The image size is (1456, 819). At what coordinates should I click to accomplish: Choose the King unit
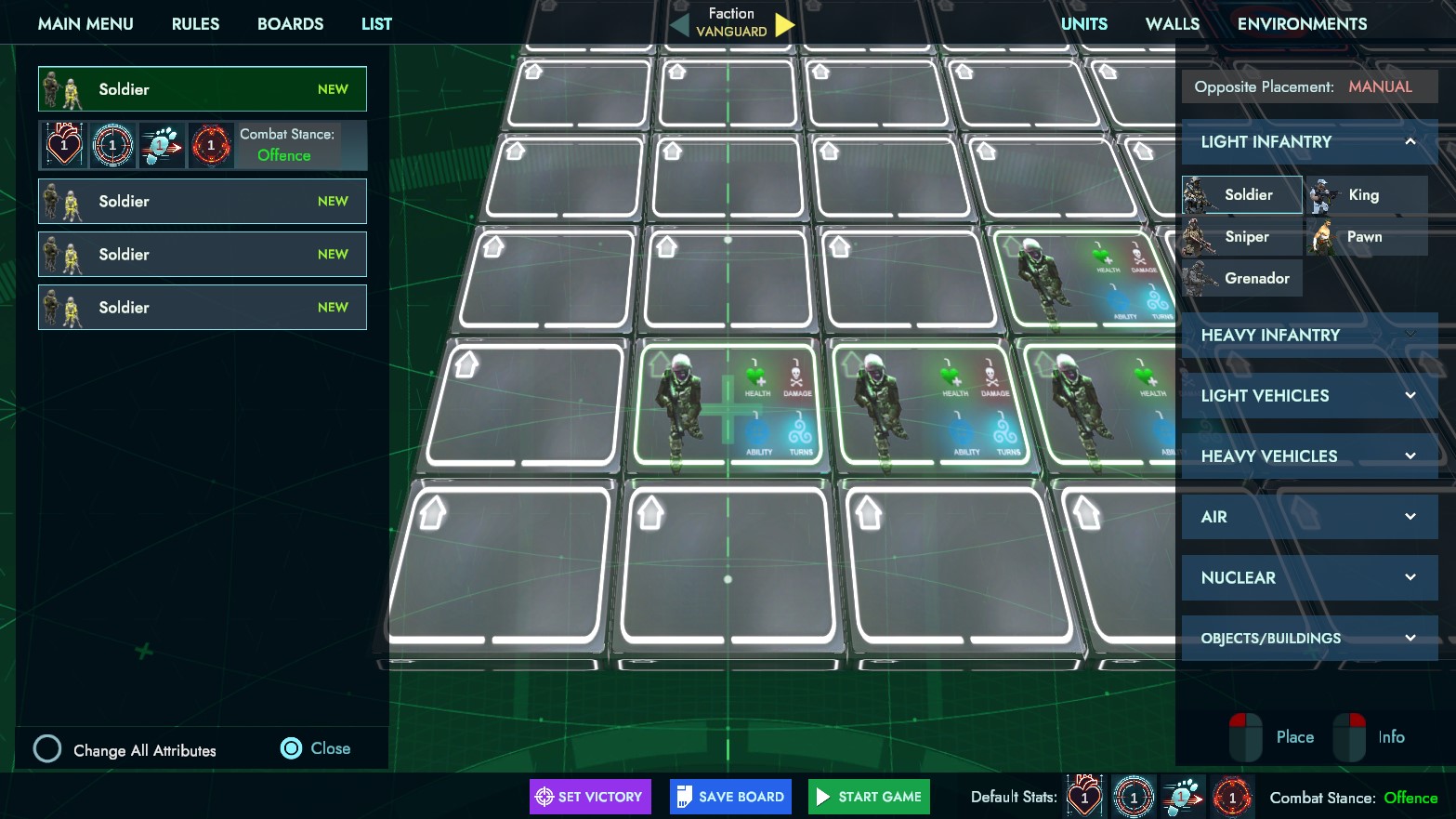[x=1366, y=195]
